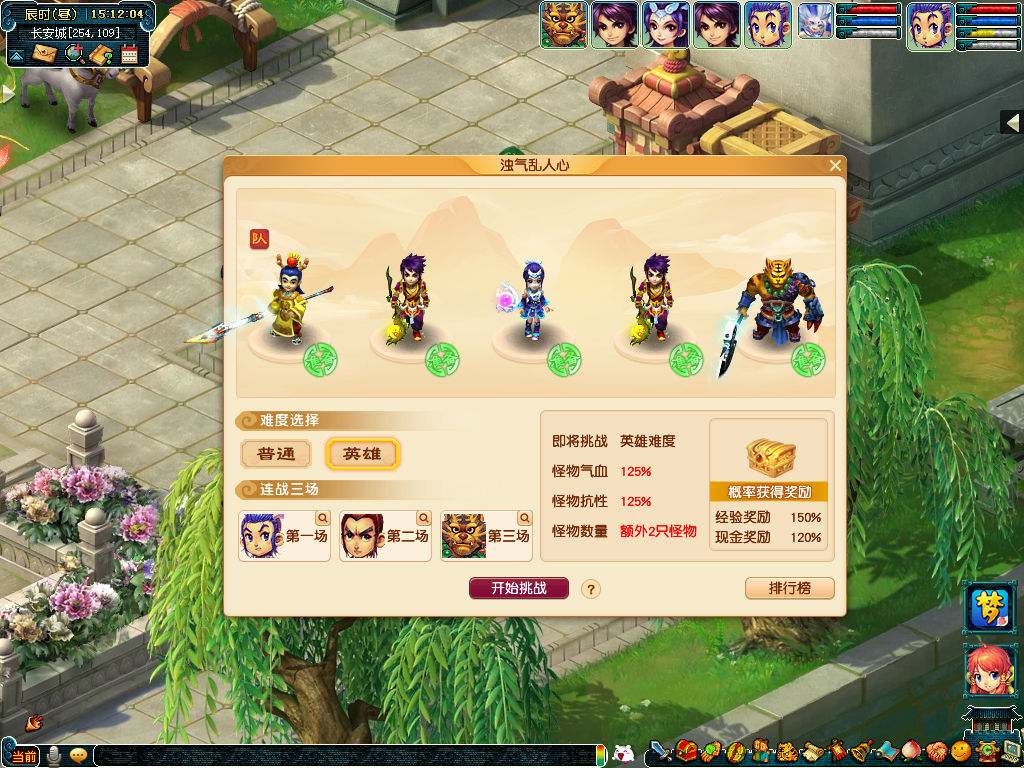The height and width of the screenshot is (768, 1024).
Task: Inspect the 第一场 first battle tile
Action: pos(284,536)
